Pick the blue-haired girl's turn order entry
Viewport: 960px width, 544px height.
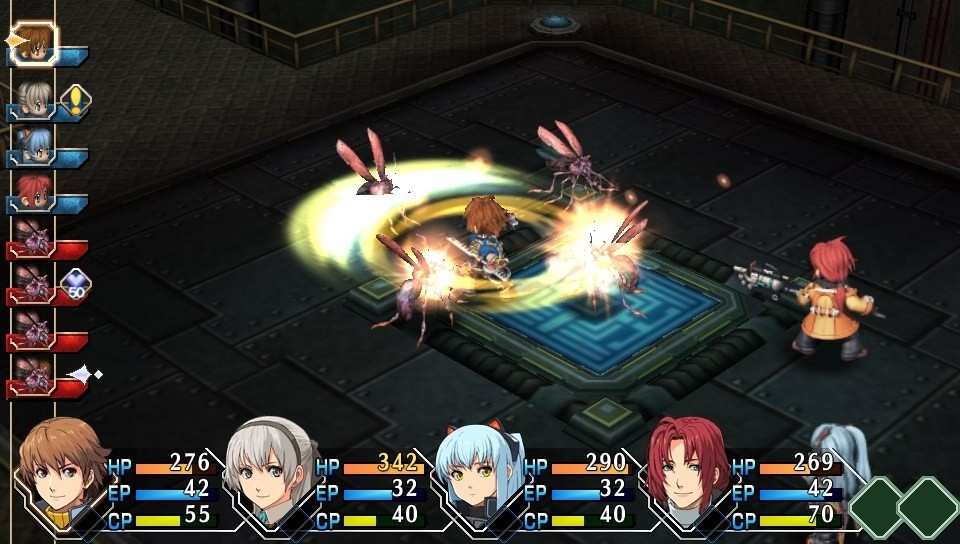point(33,145)
